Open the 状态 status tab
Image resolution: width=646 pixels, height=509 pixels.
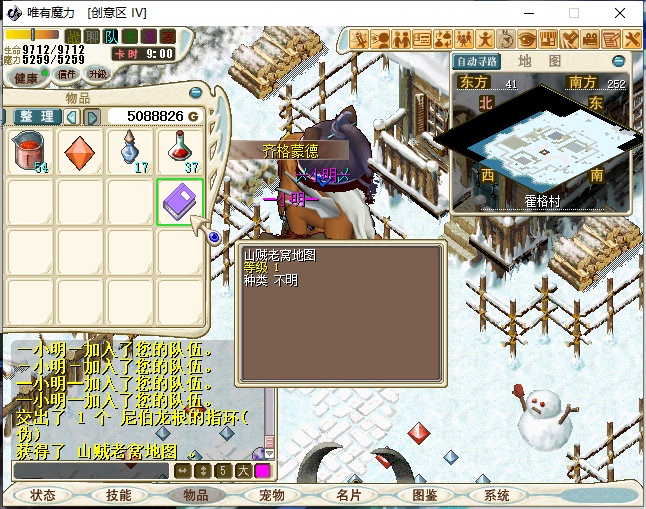tap(43, 495)
